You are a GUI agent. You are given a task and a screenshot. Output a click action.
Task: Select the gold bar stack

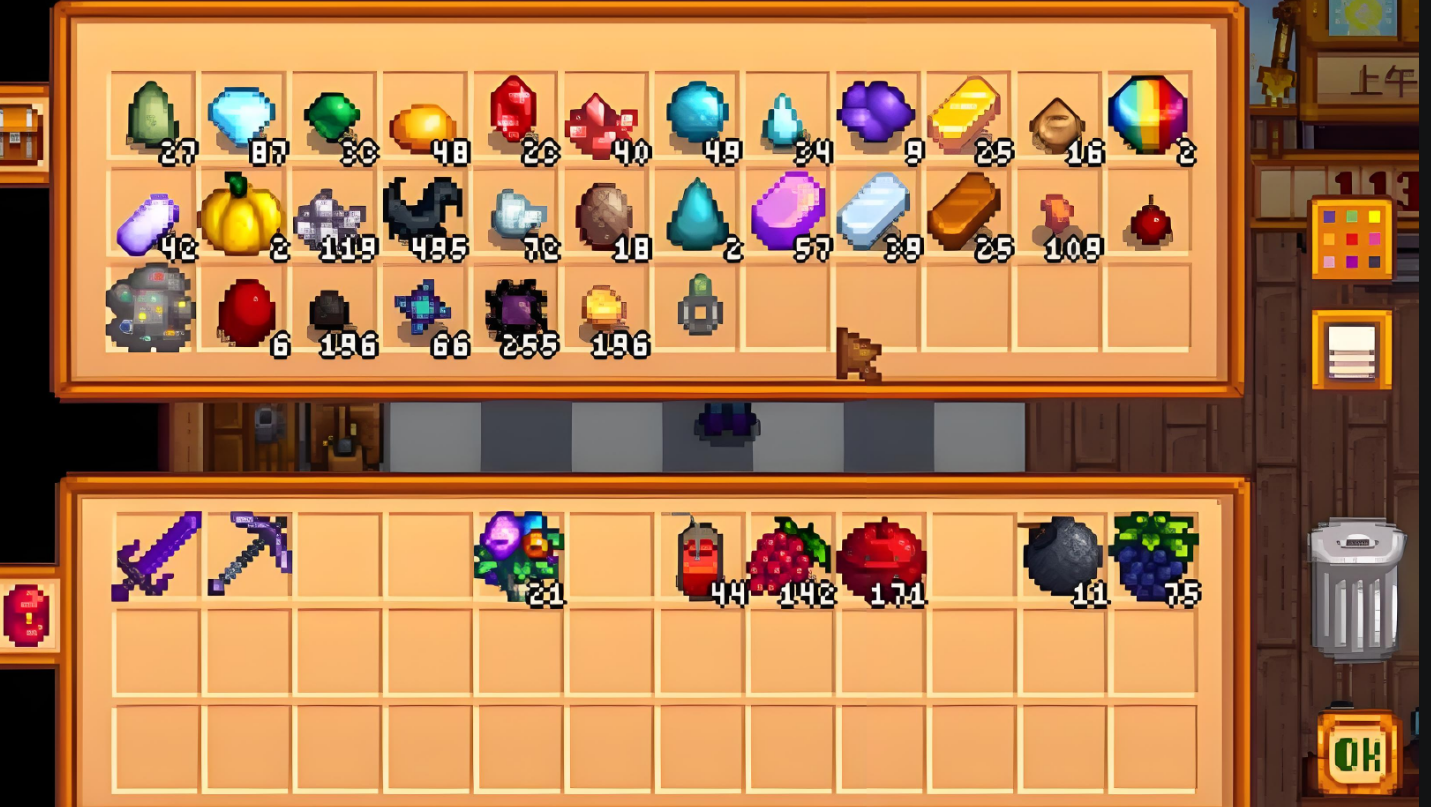coord(964,116)
